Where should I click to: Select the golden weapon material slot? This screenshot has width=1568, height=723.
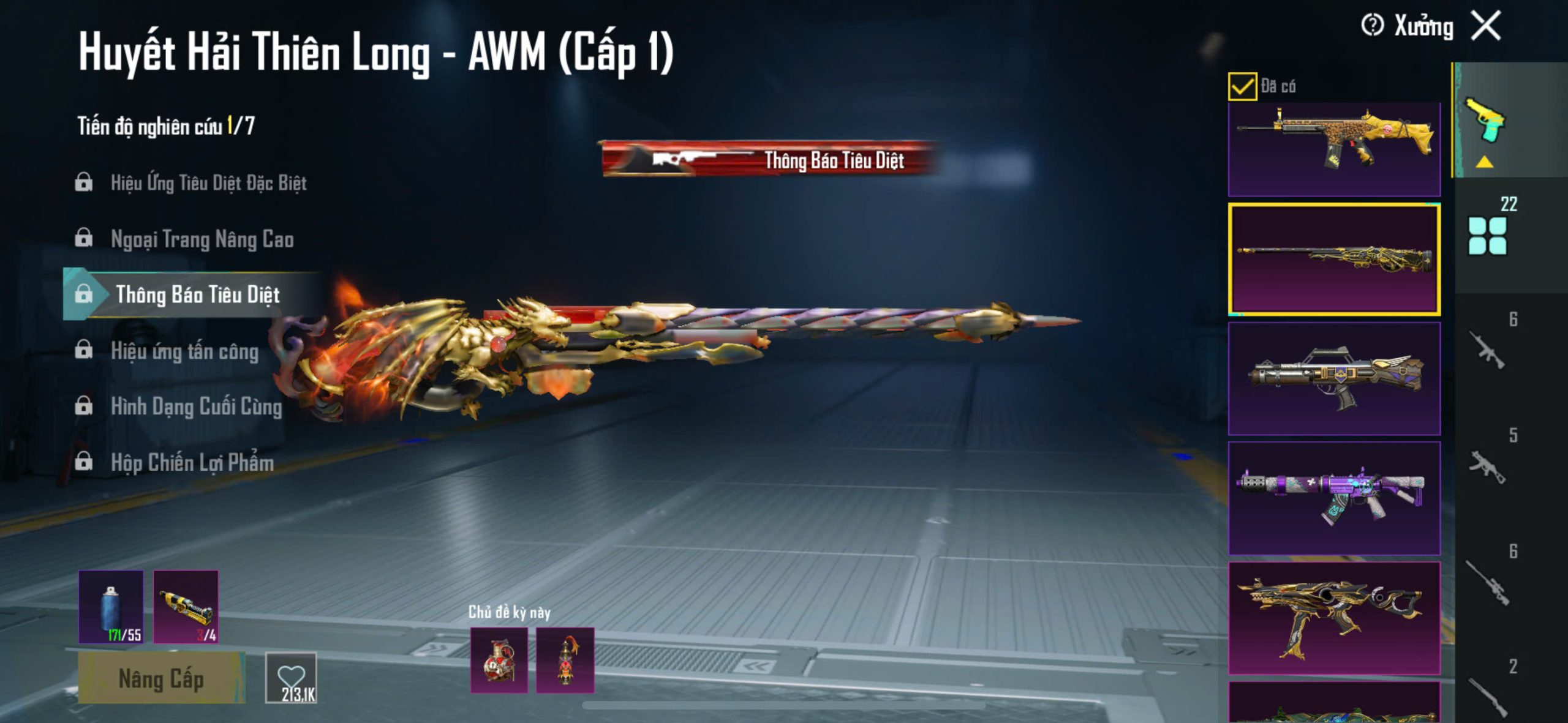click(x=186, y=607)
